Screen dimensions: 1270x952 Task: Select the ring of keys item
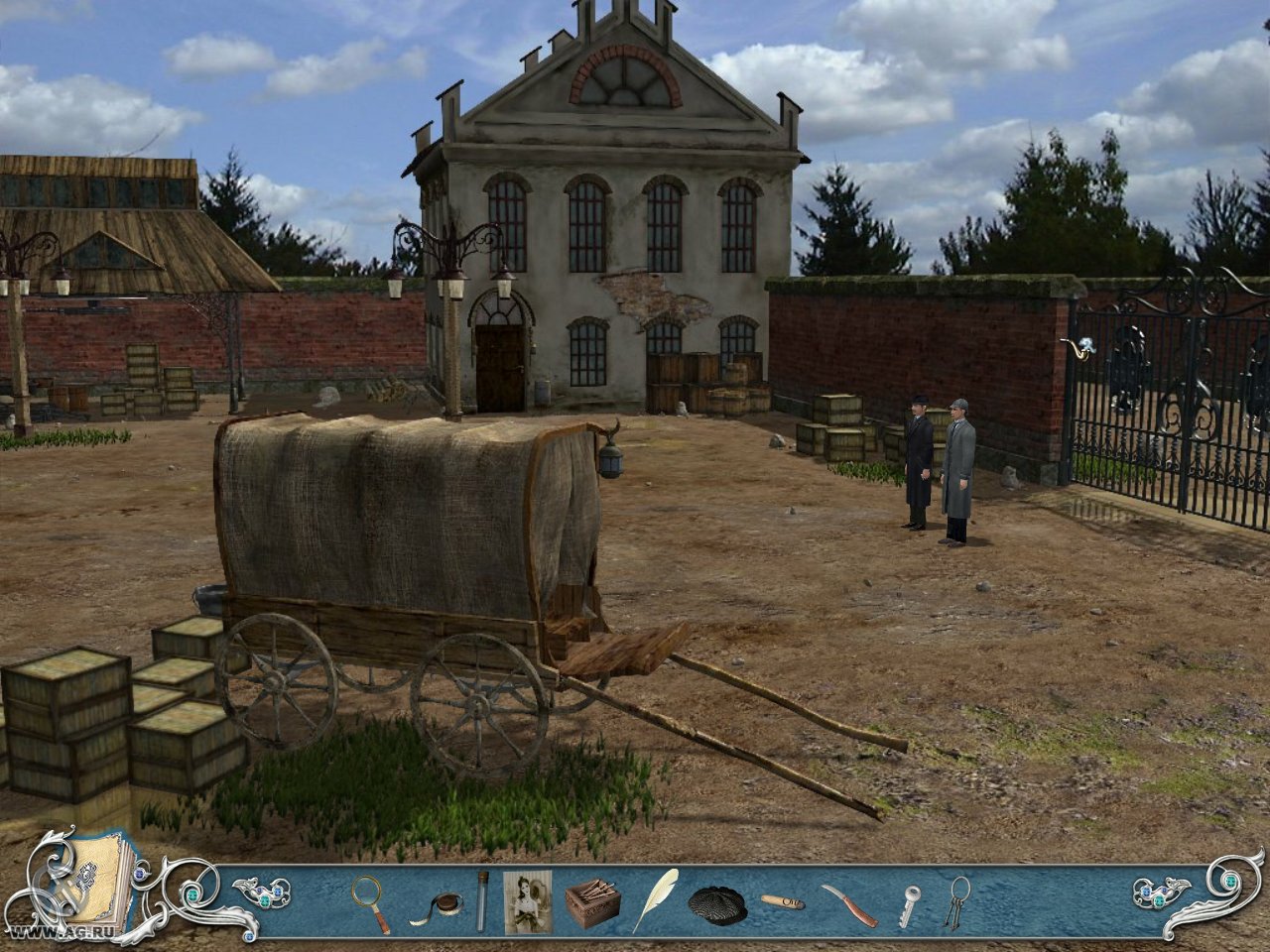(x=957, y=904)
